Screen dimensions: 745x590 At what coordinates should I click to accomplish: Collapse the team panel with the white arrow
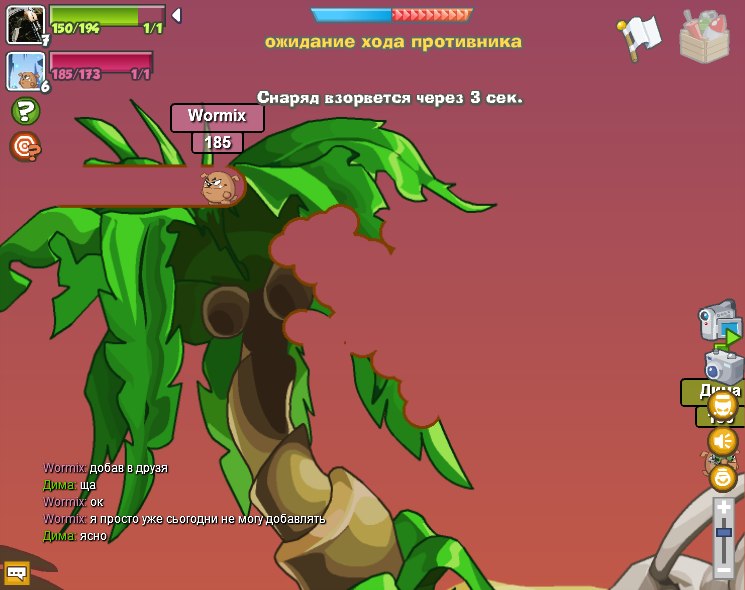(x=176, y=15)
